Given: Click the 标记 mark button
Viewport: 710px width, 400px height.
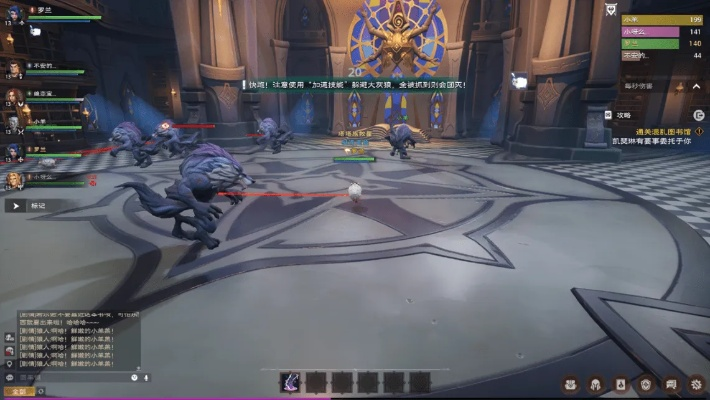Looking at the screenshot, I should tap(28, 205).
